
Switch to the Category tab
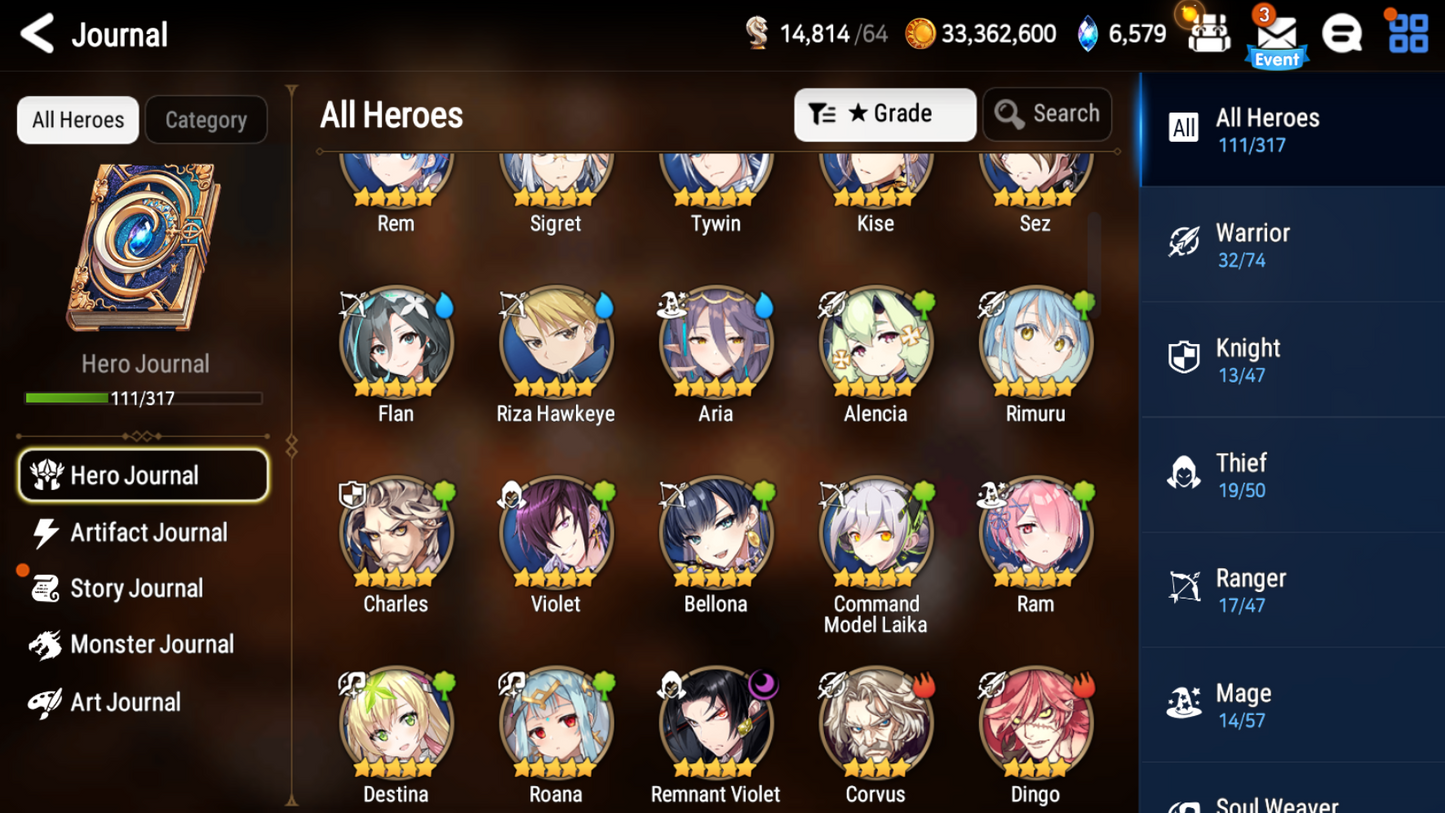(x=206, y=119)
